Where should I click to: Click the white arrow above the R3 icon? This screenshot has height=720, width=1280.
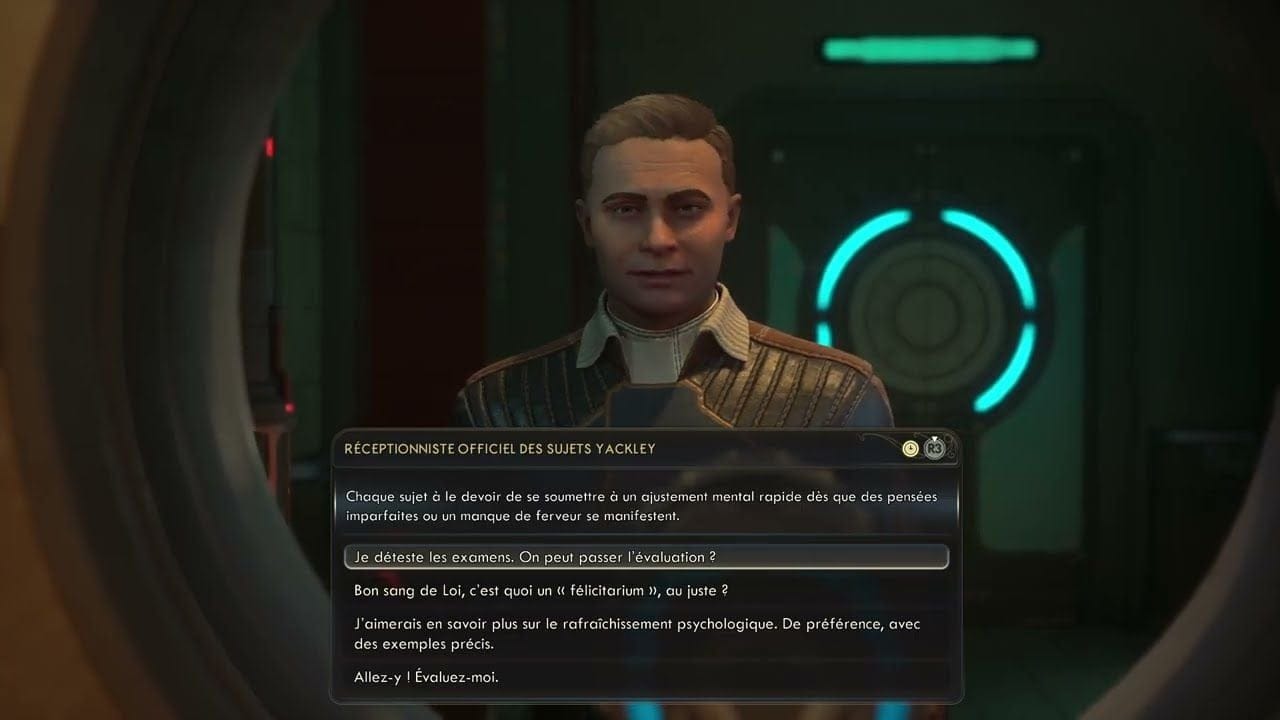(x=933, y=437)
